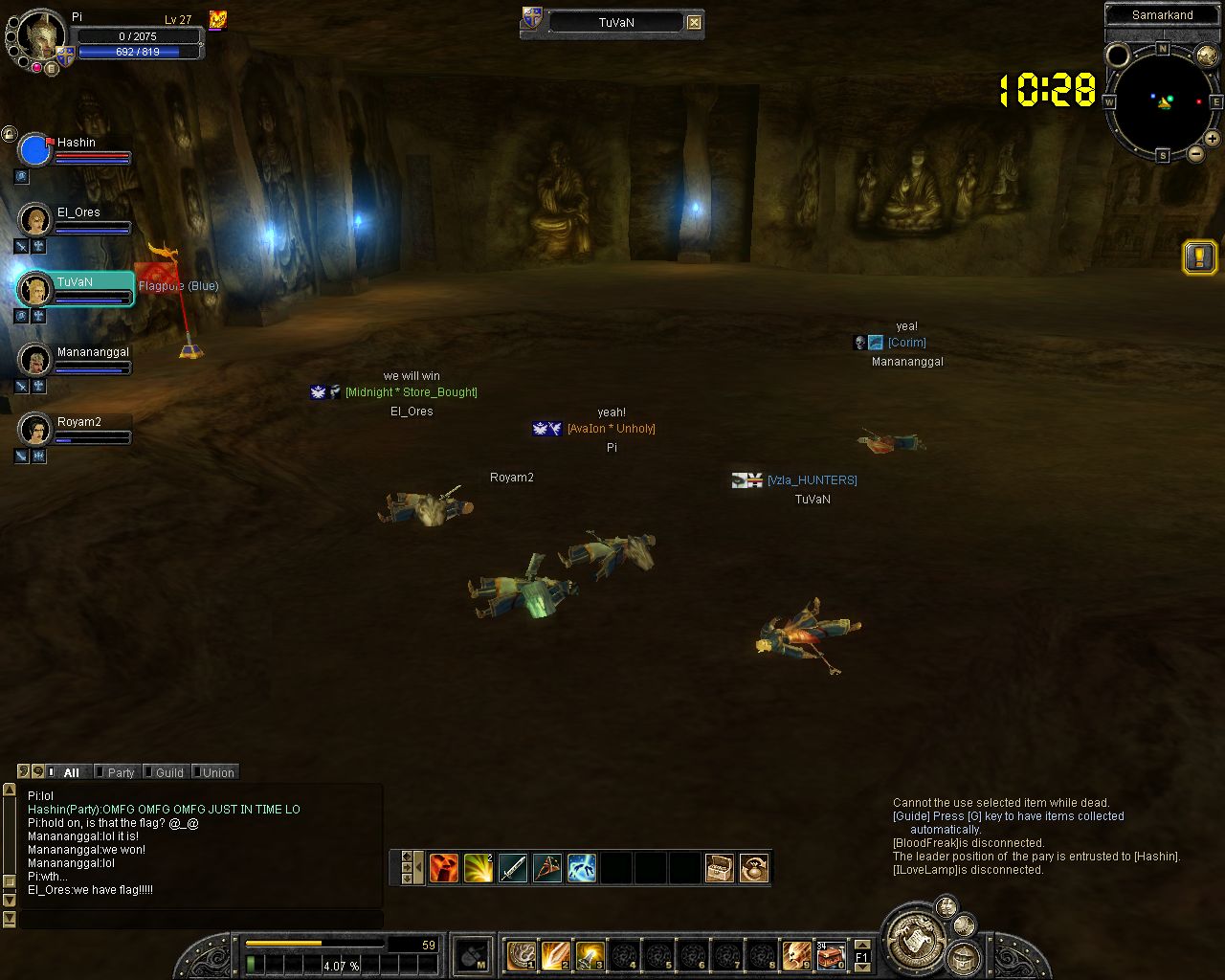1225x980 pixels.
Task: Show the All chat tab
Action: (71, 772)
